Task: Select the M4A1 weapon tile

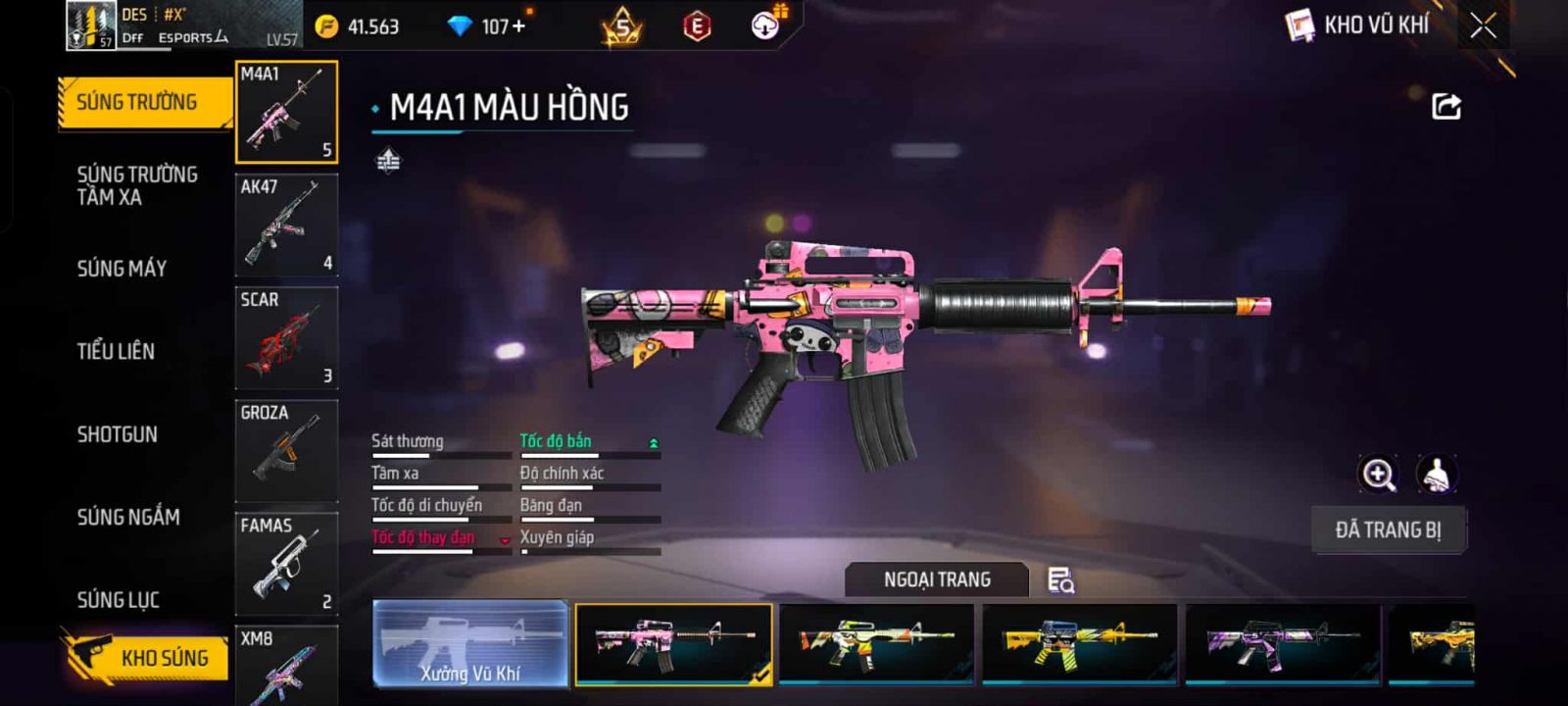Action: (x=286, y=112)
